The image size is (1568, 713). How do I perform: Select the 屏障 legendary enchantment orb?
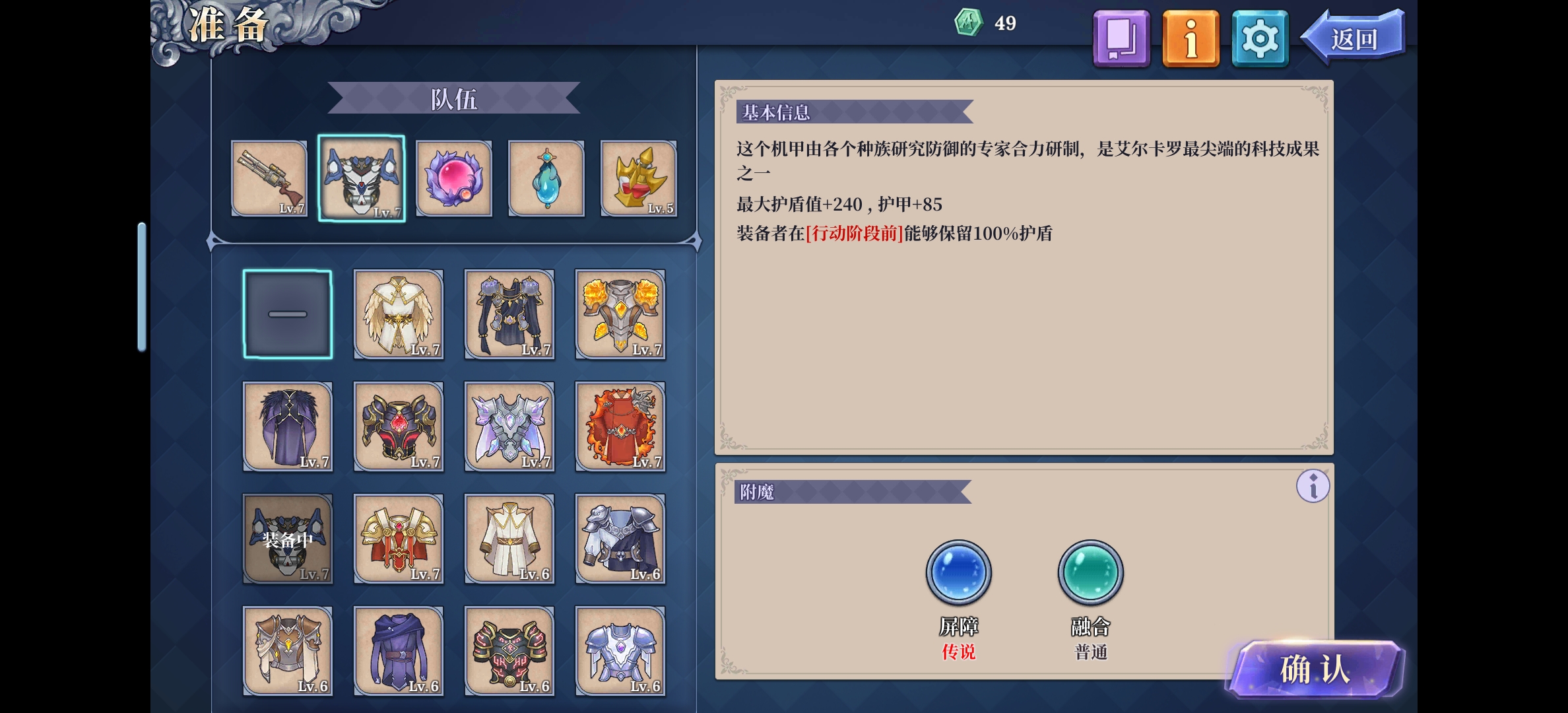958,572
